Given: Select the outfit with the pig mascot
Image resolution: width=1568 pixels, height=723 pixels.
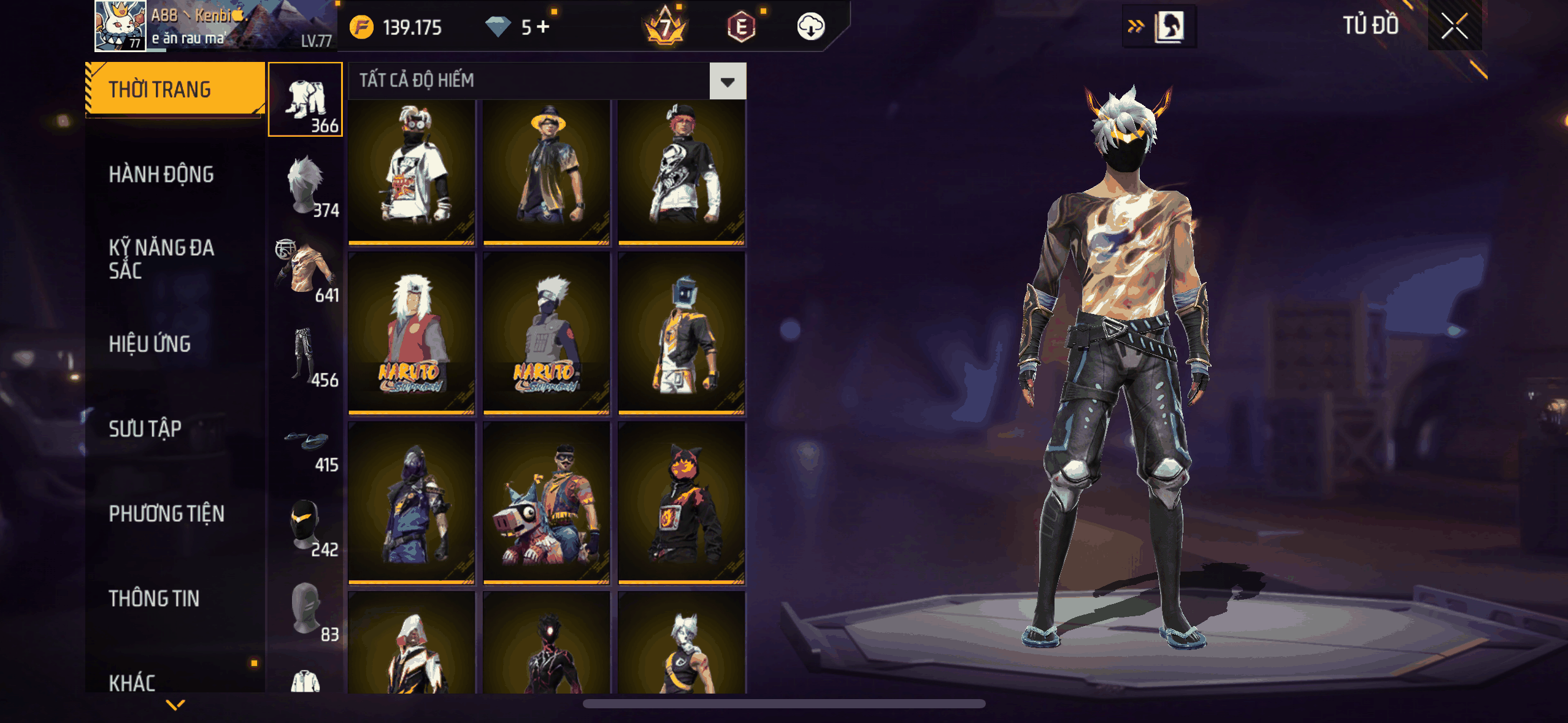Looking at the screenshot, I should [x=547, y=503].
